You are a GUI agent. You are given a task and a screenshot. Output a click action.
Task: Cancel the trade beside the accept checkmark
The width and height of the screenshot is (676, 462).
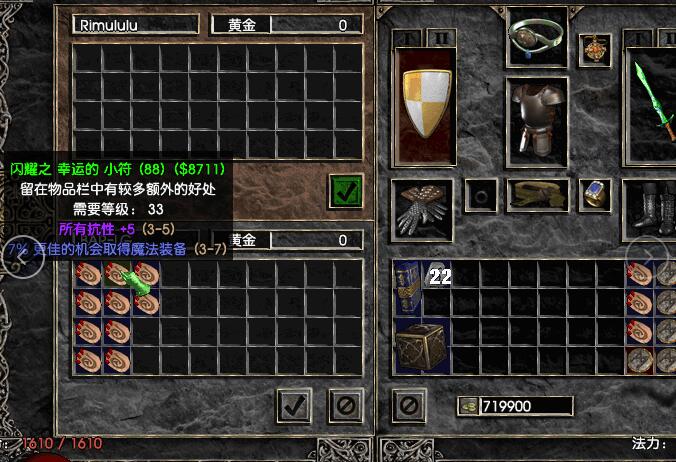pyautogui.click(x=344, y=405)
